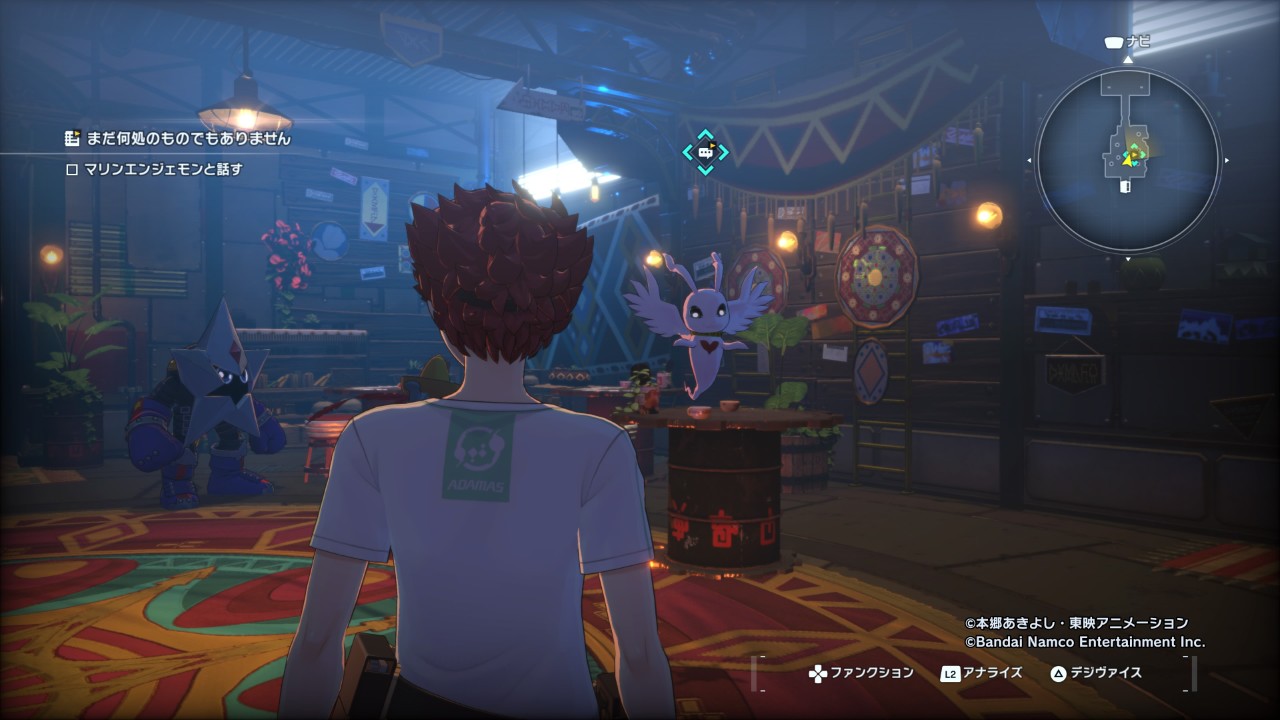
Task: Open the circular minimap
Action: click(x=1127, y=160)
